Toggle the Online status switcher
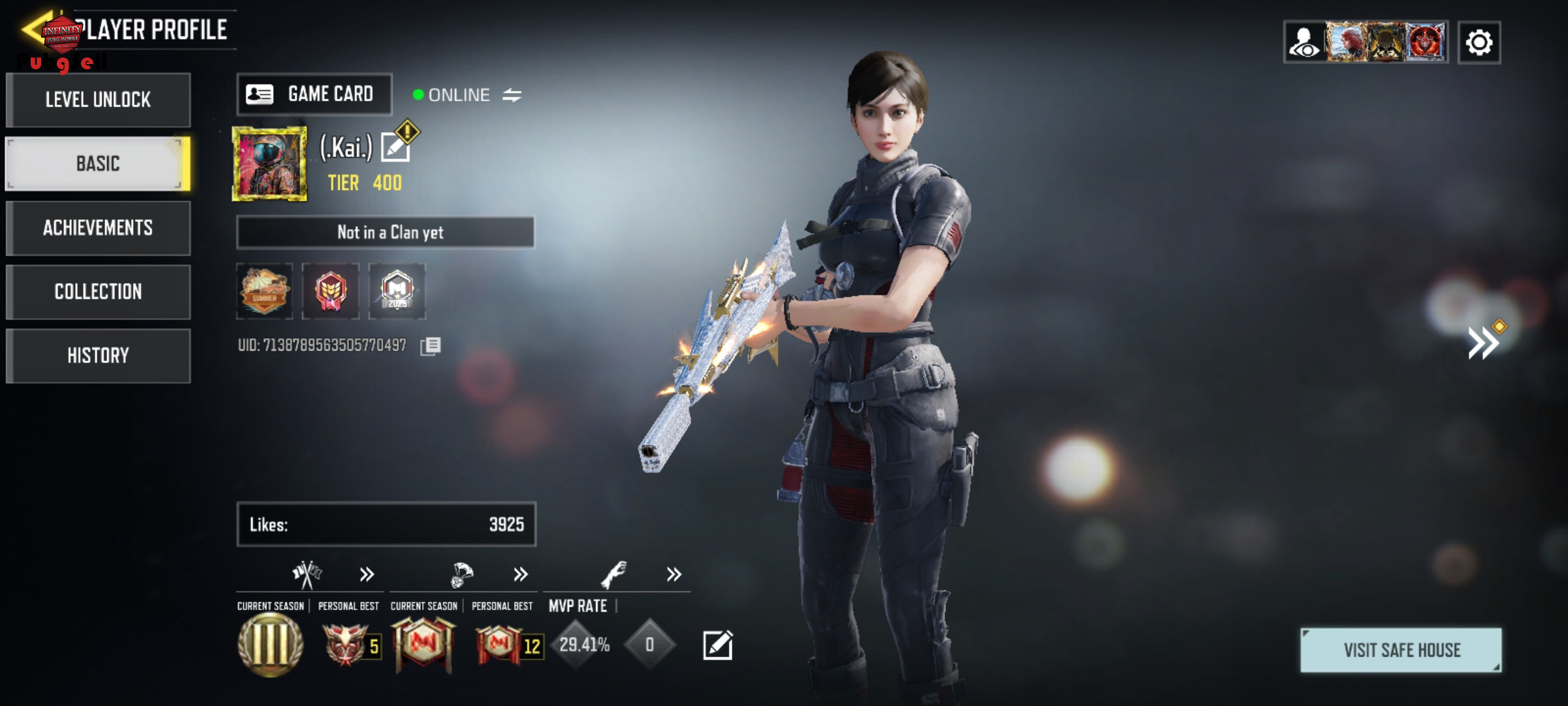 click(x=512, y=95)
